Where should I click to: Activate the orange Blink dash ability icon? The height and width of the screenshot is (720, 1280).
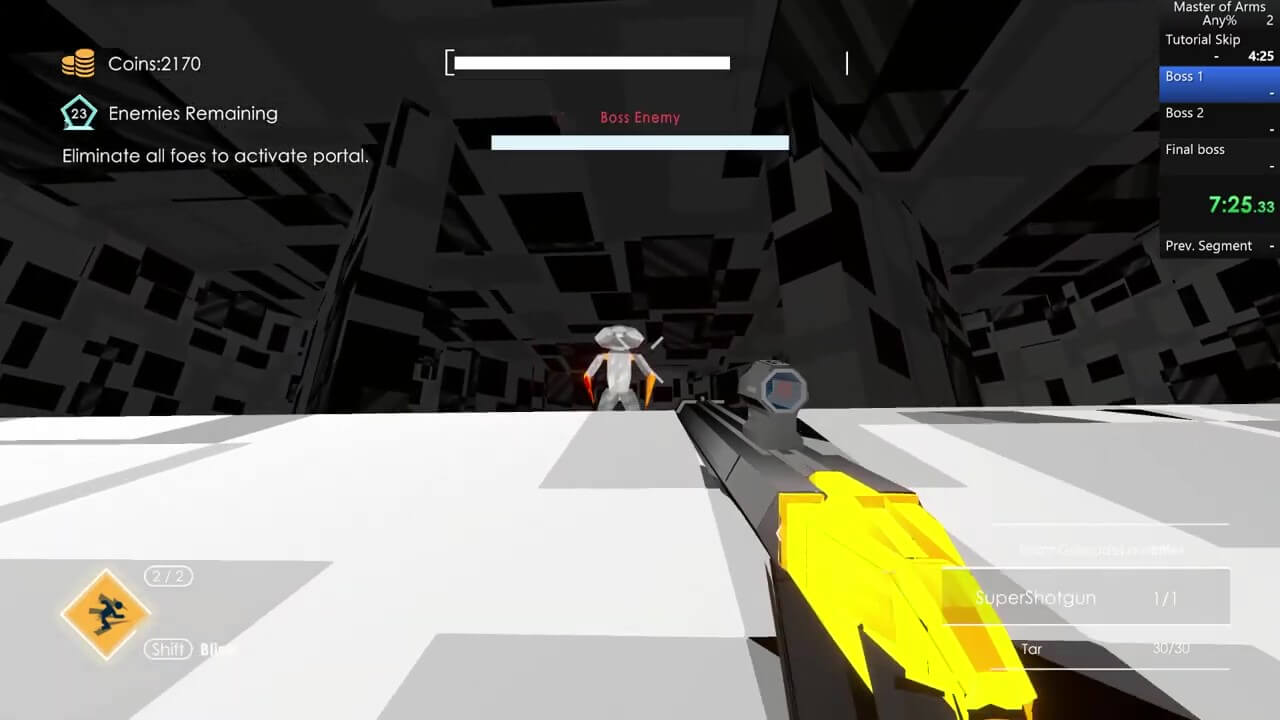click(x=105, y=614)
